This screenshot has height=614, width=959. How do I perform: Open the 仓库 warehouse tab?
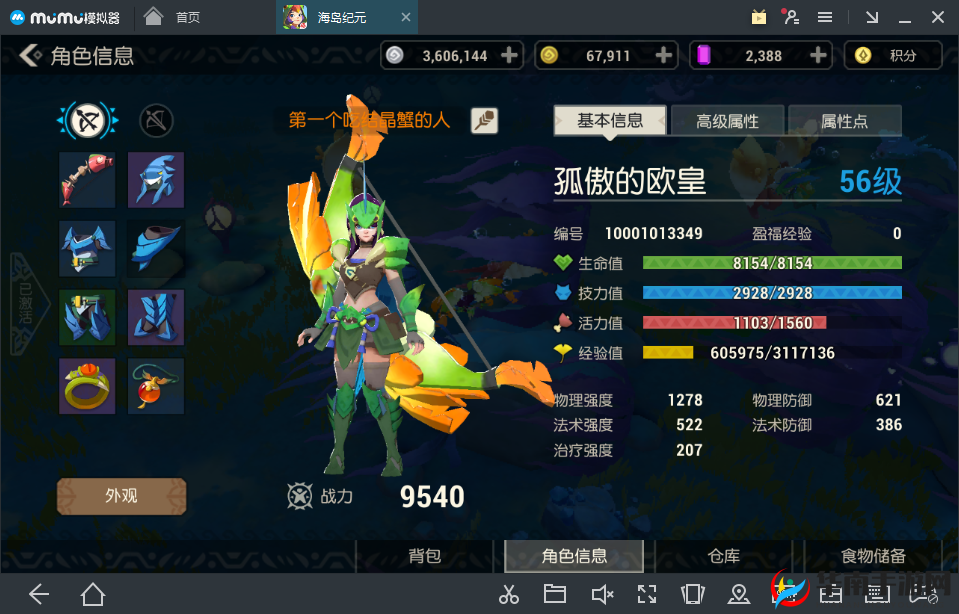click(723, 556)
